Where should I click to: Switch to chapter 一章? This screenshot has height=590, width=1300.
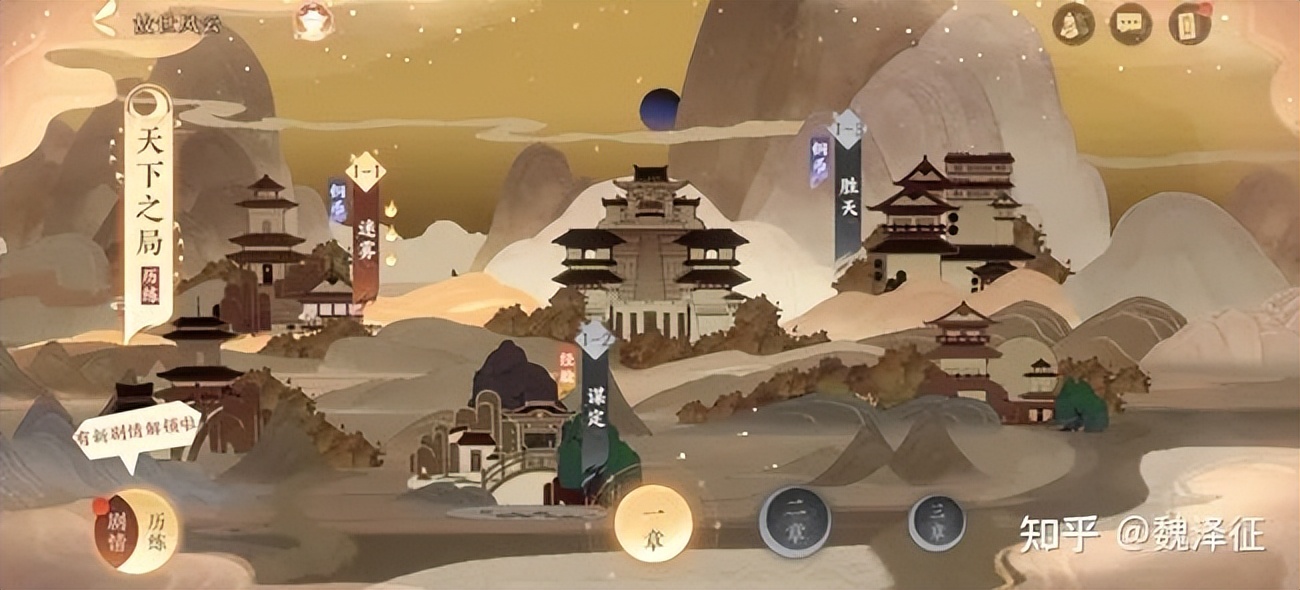[x=653, y=523]
